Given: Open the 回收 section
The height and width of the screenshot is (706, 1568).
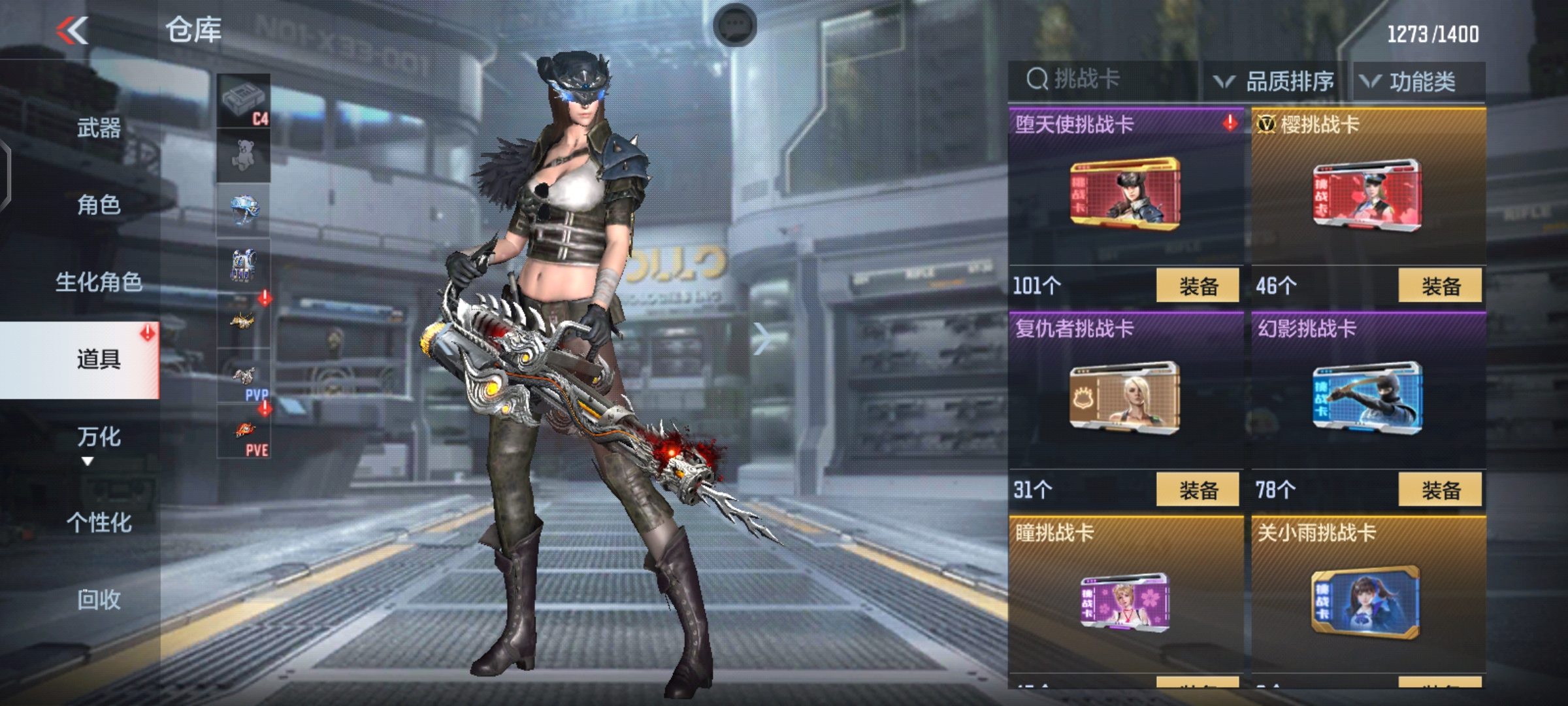Looking at the screenshot, I should [x=99, y=599].
